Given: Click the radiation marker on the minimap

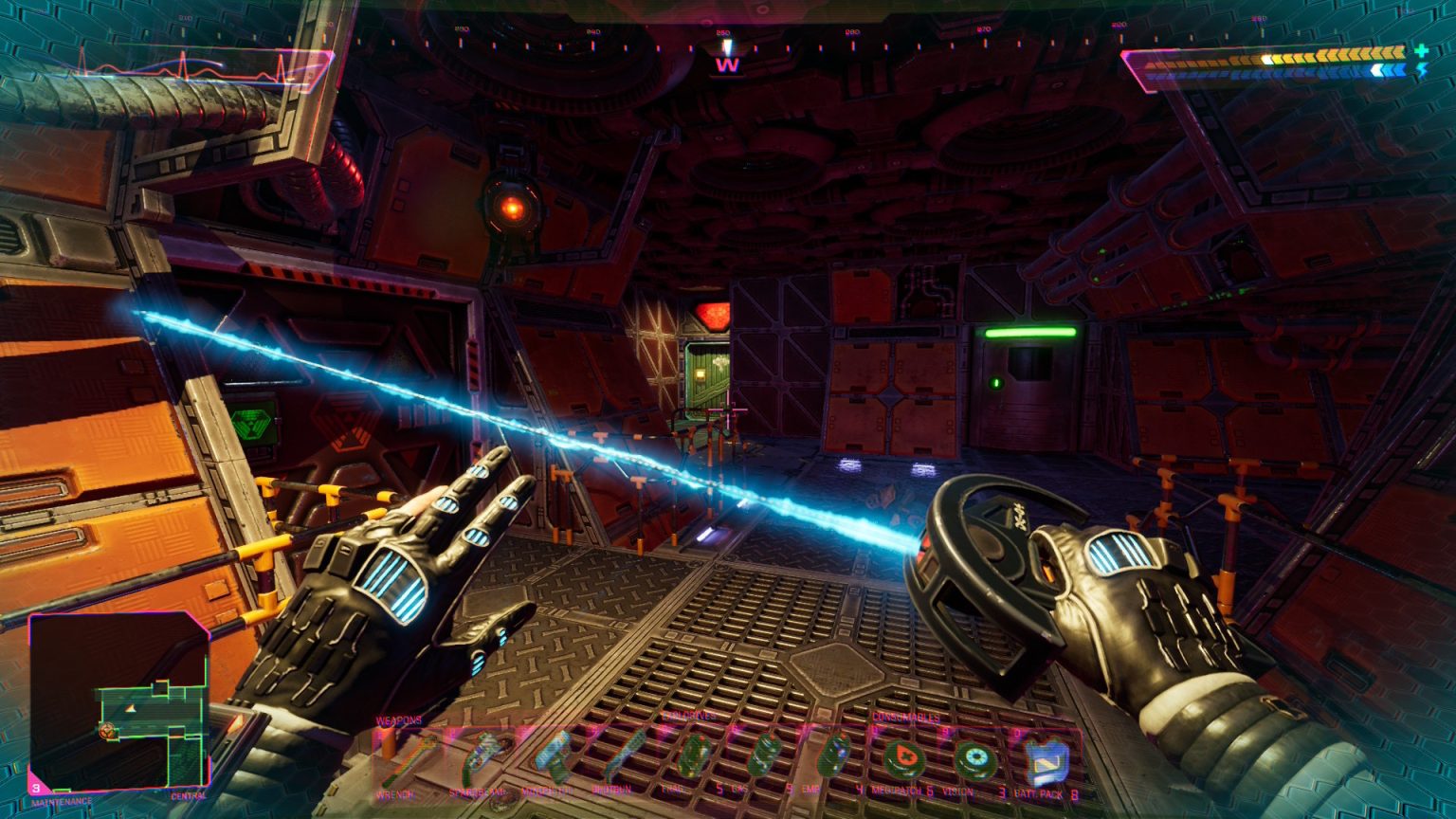Looking at the screenshot, I should (107, 730).
